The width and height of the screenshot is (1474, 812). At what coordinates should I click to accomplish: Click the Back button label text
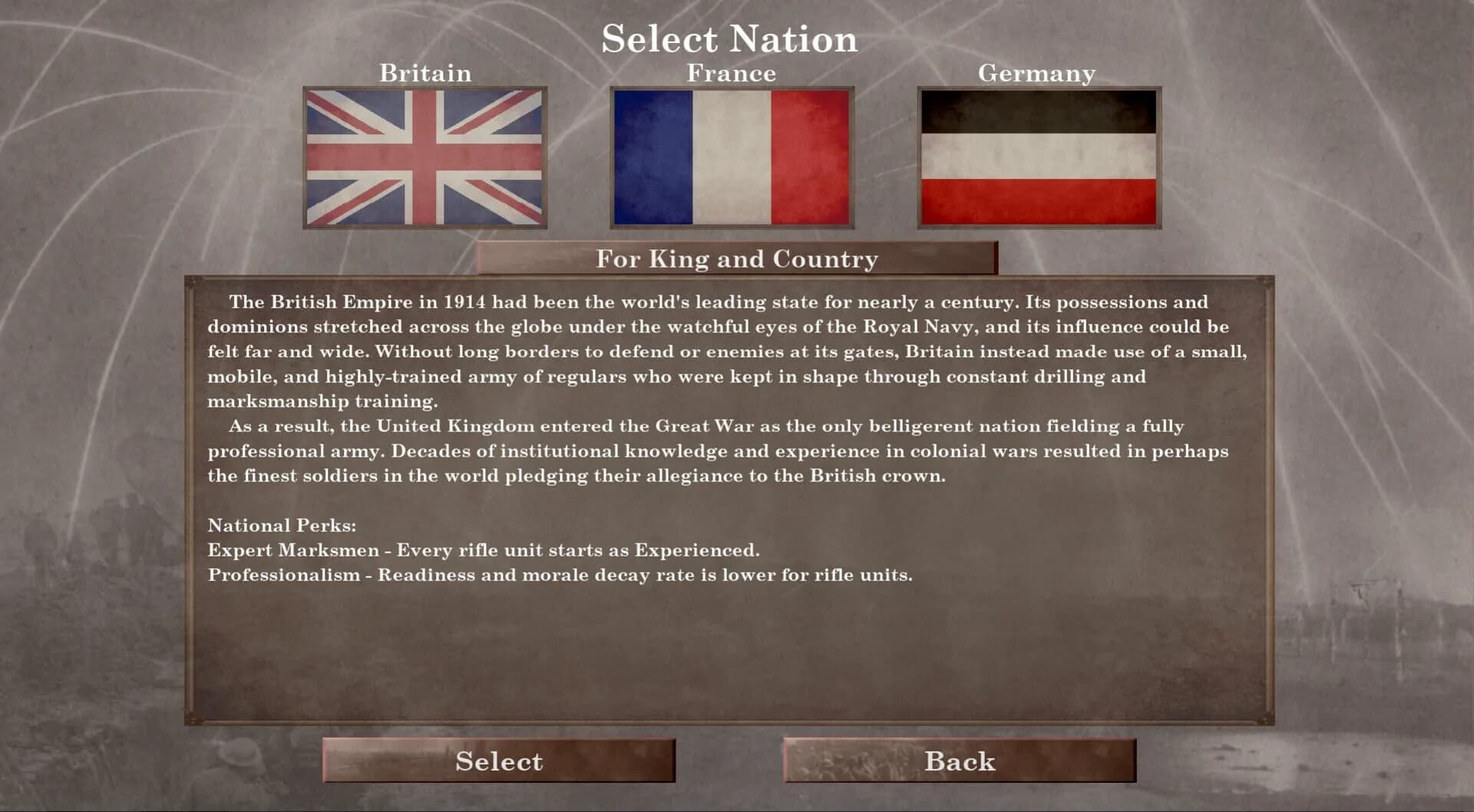[960, 761]
